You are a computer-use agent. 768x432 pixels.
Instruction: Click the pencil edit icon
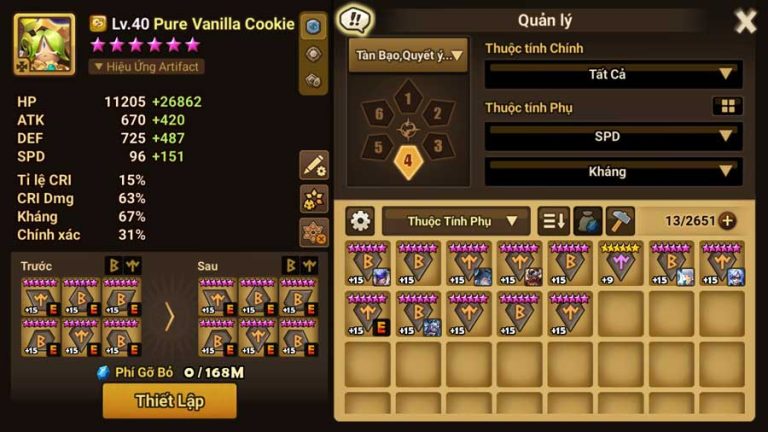tap(314, 165)
